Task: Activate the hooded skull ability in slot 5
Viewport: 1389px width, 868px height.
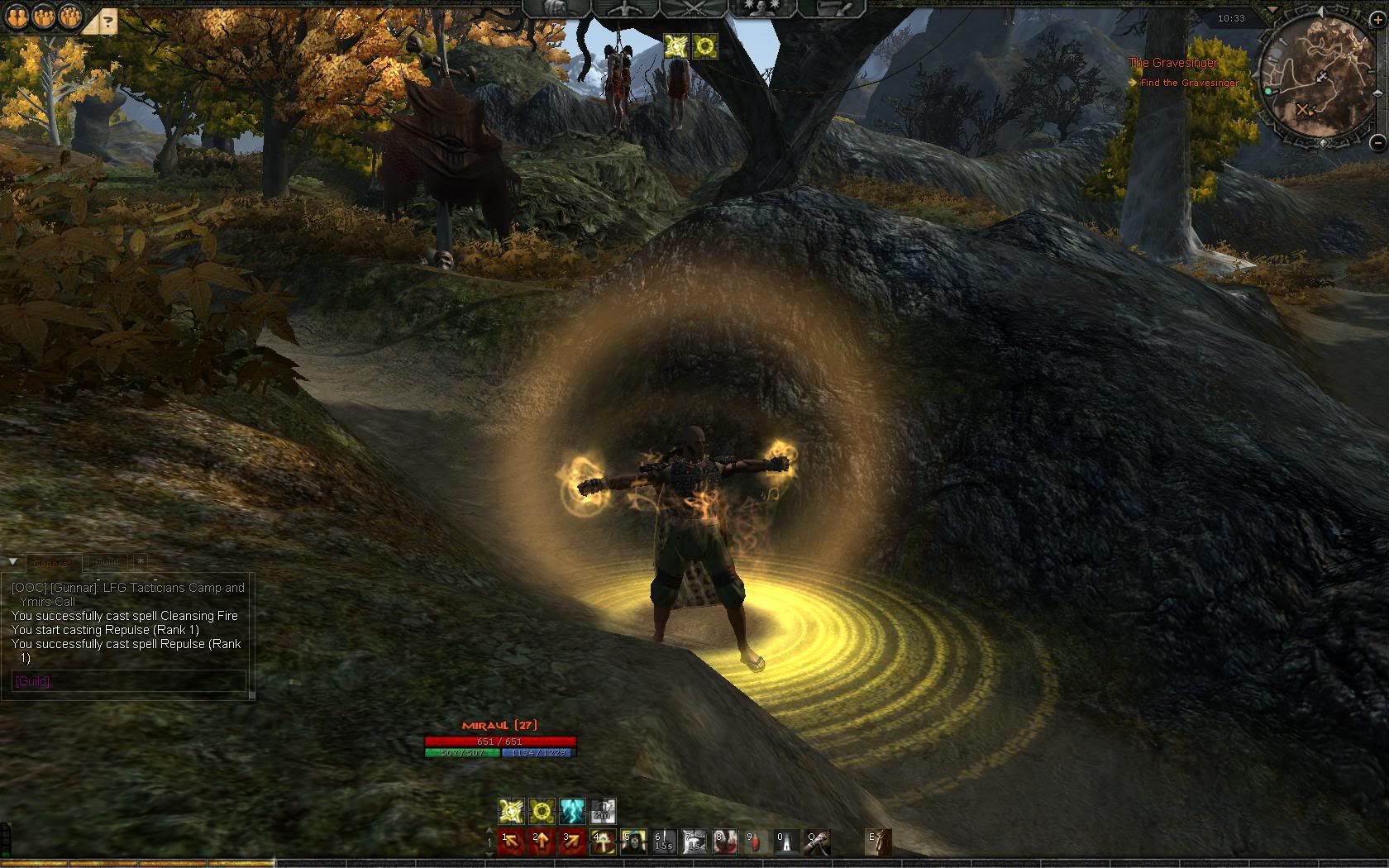Action: coord(633,842)
